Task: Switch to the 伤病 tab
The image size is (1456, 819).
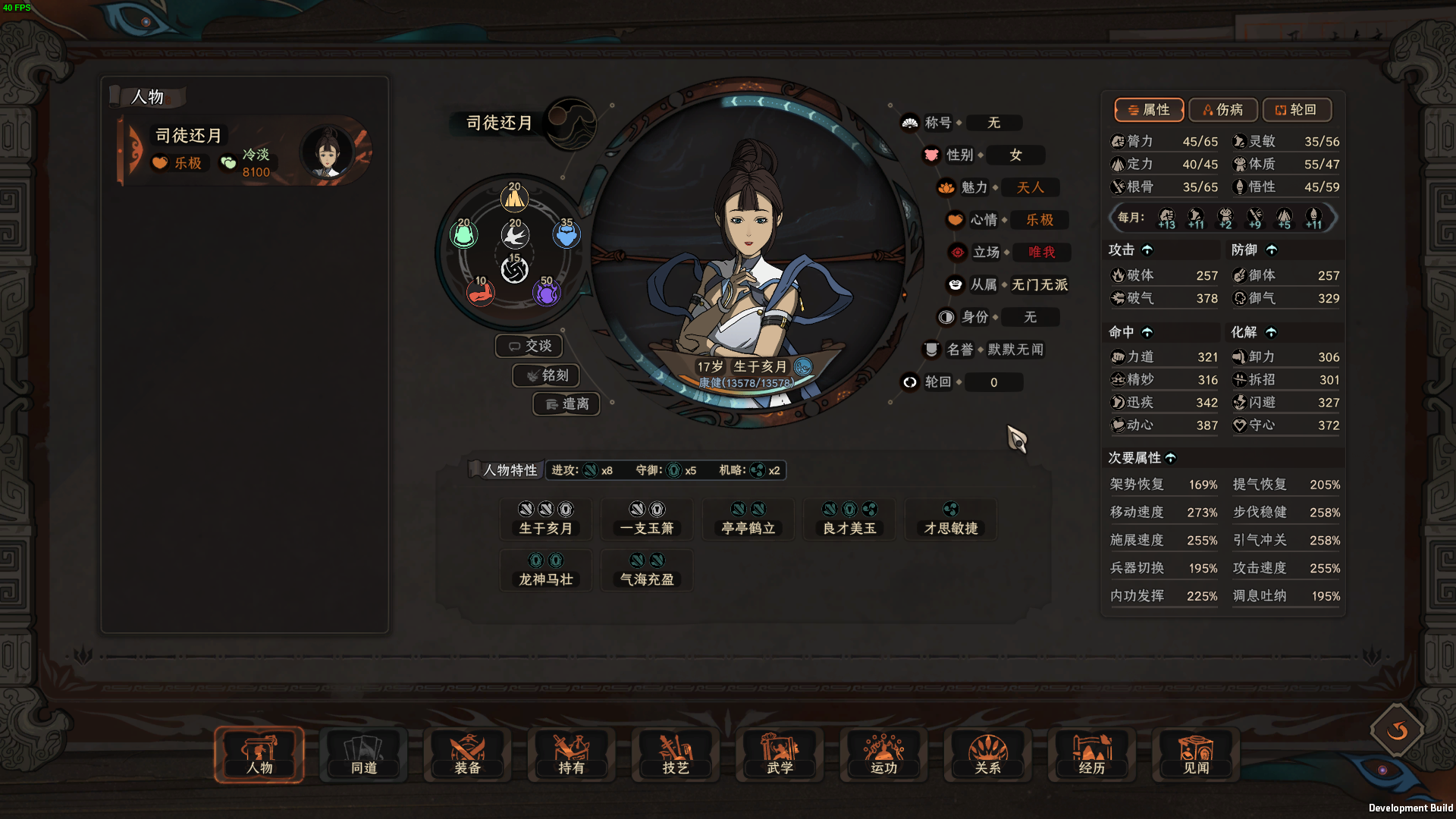Action: 1222,110
